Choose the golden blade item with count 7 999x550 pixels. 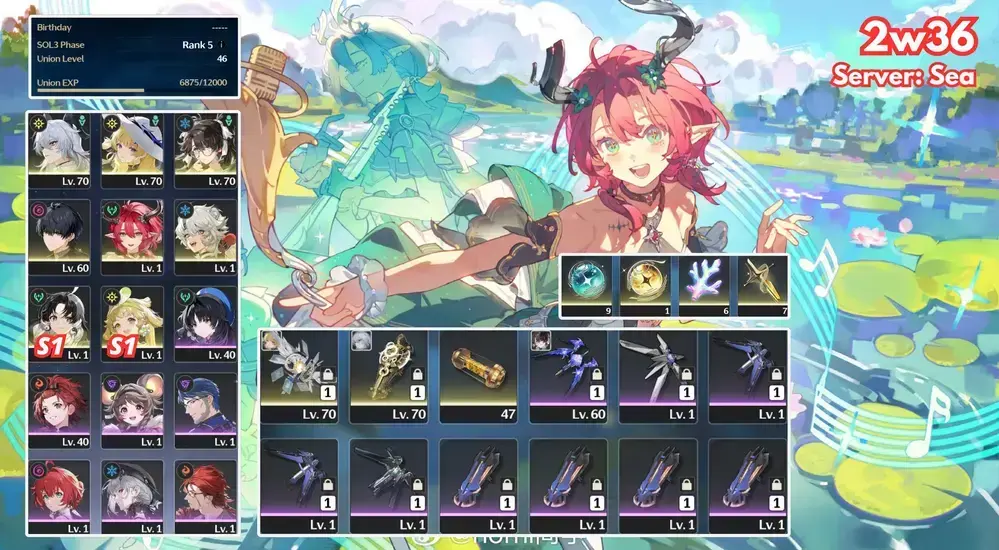[x=758, y=286]
